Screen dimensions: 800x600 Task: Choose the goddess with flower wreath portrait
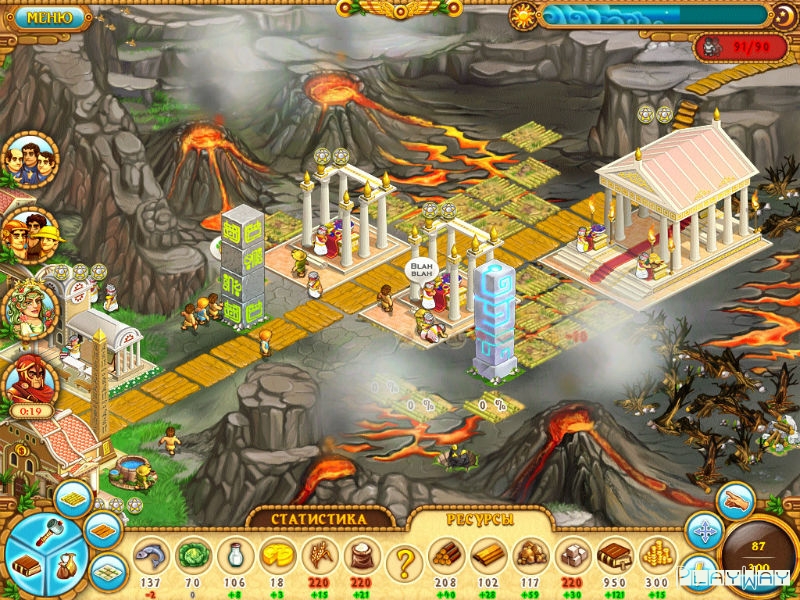(x=30, y=310)
